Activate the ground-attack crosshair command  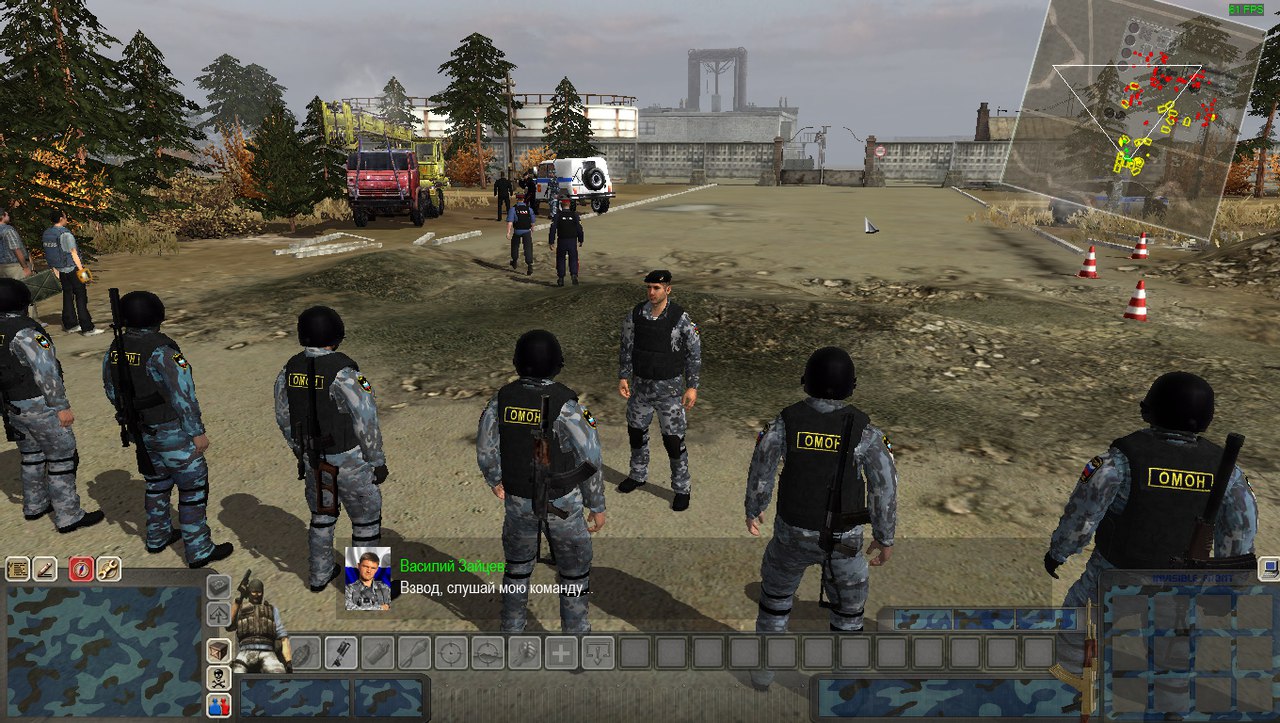click(487, 653)
